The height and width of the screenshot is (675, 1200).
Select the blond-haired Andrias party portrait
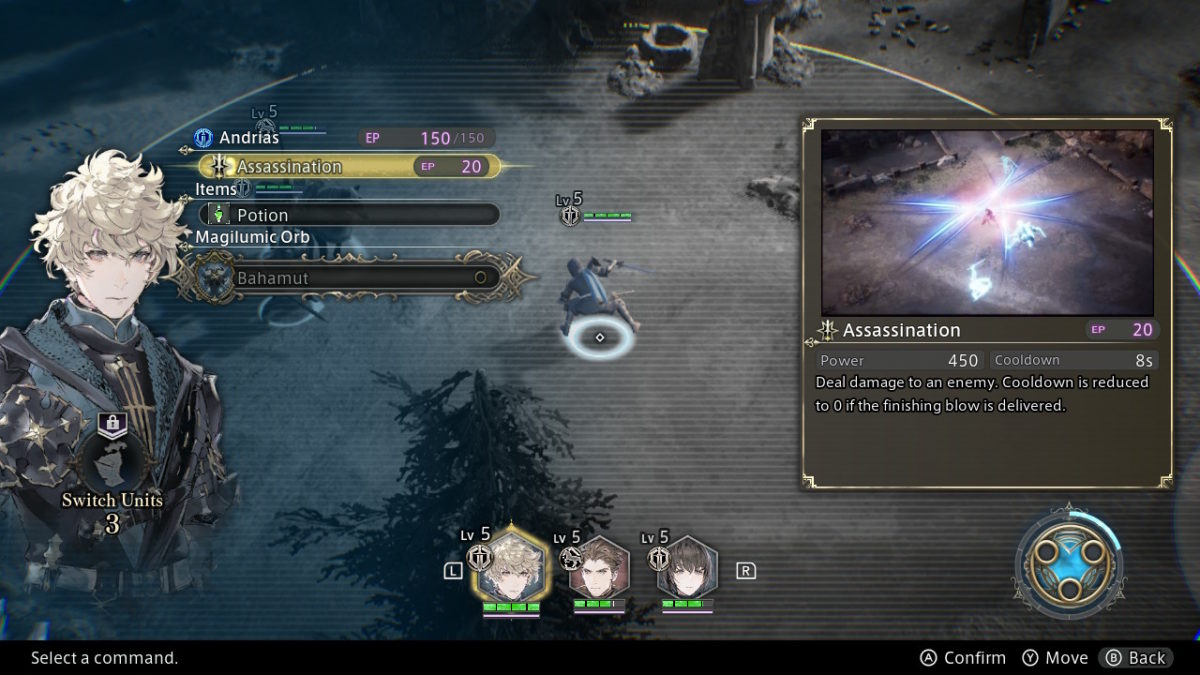pos(511,570)
